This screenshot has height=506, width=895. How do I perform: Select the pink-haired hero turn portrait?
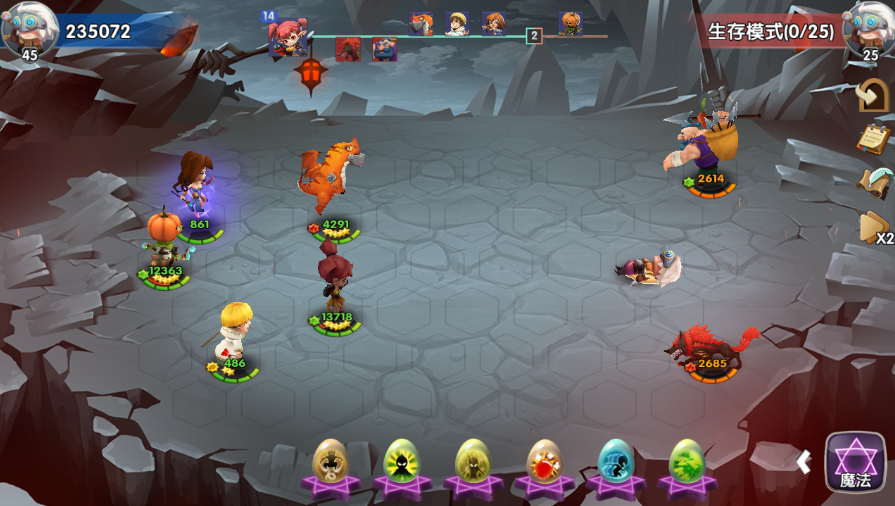point(287,38)
